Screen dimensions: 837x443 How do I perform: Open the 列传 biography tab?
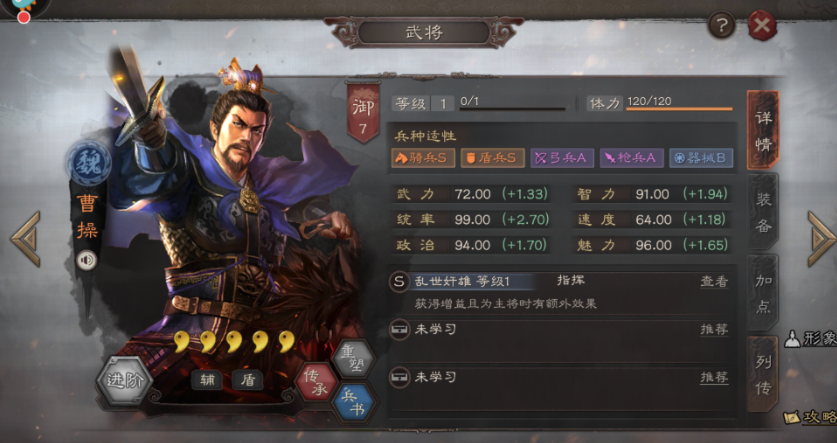(763, 372)
